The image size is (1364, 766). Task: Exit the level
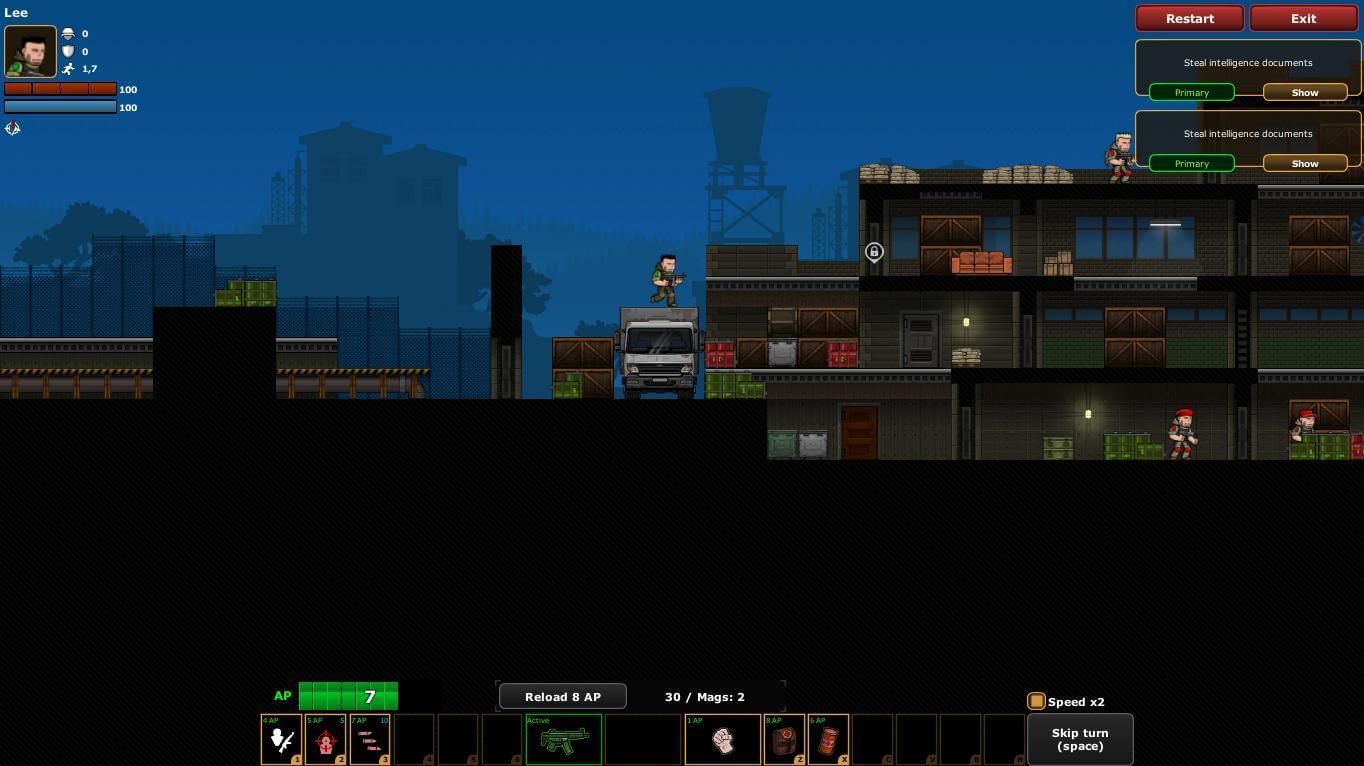1303,18
